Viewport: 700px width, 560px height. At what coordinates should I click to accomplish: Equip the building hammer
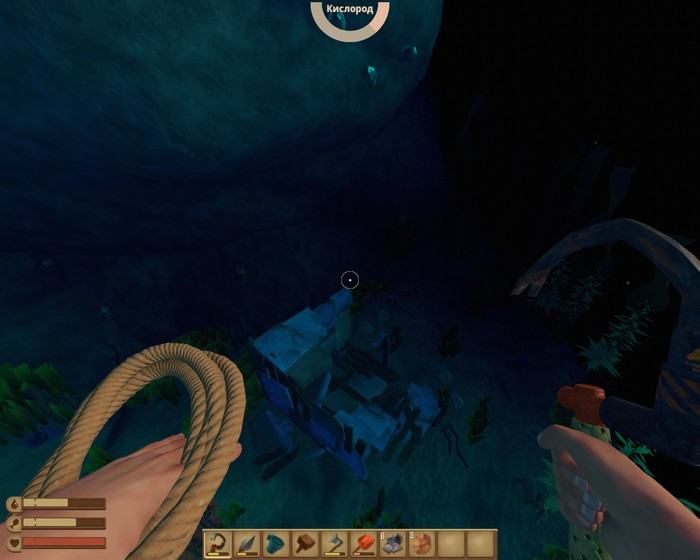305,544
